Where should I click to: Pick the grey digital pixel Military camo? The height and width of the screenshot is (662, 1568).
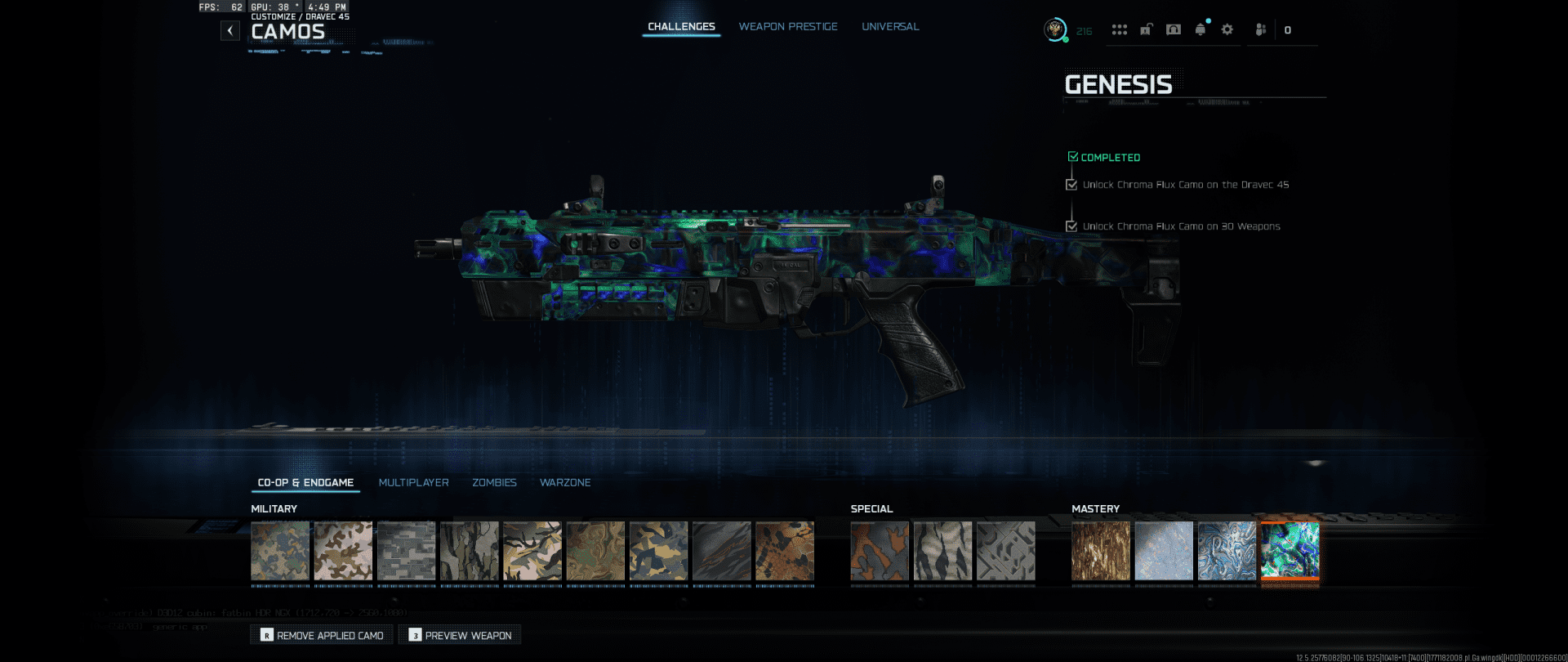pyautogui.click(x=406, y=551)
